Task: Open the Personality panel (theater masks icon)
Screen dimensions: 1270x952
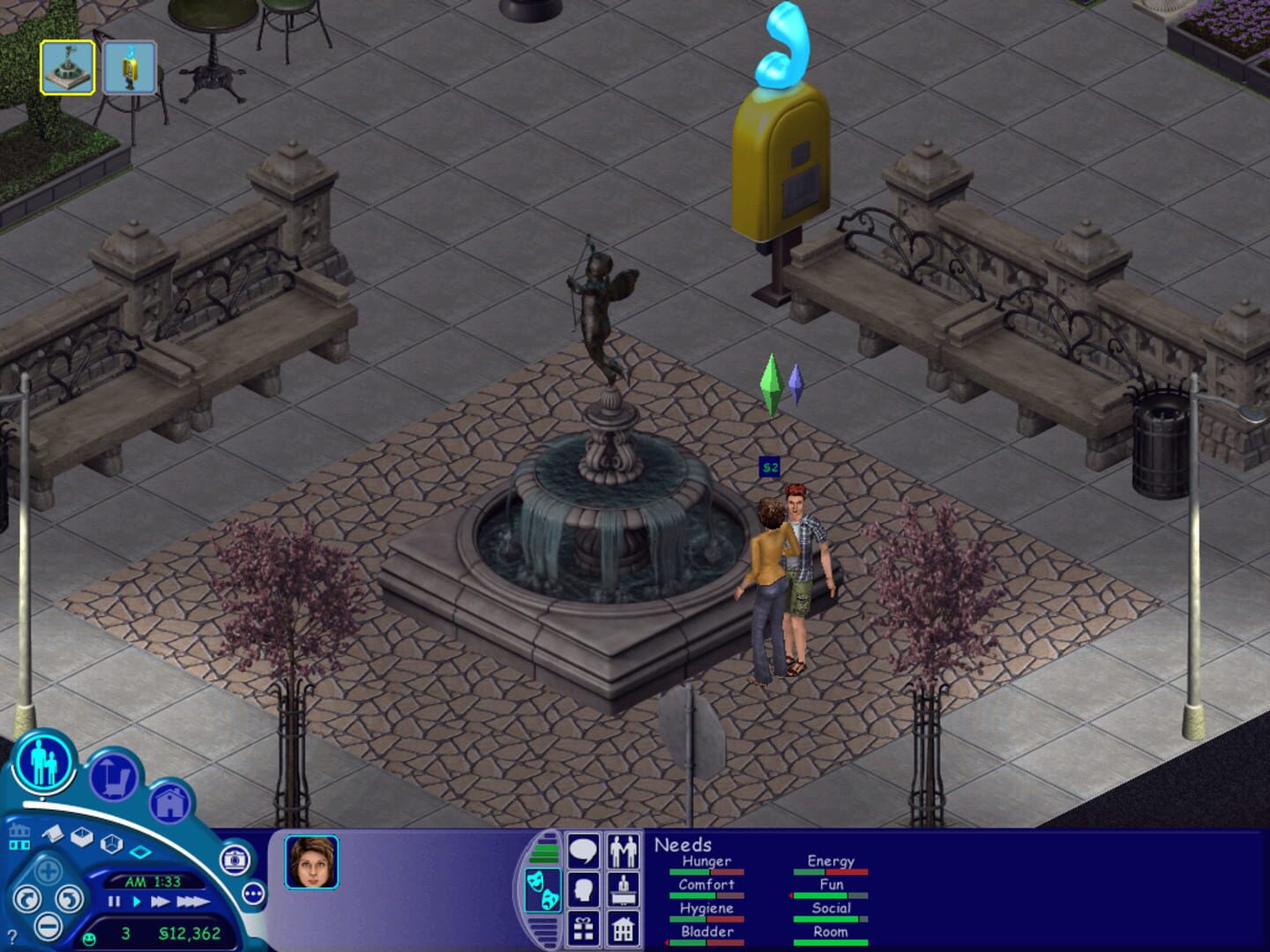Action: [543, 889]
